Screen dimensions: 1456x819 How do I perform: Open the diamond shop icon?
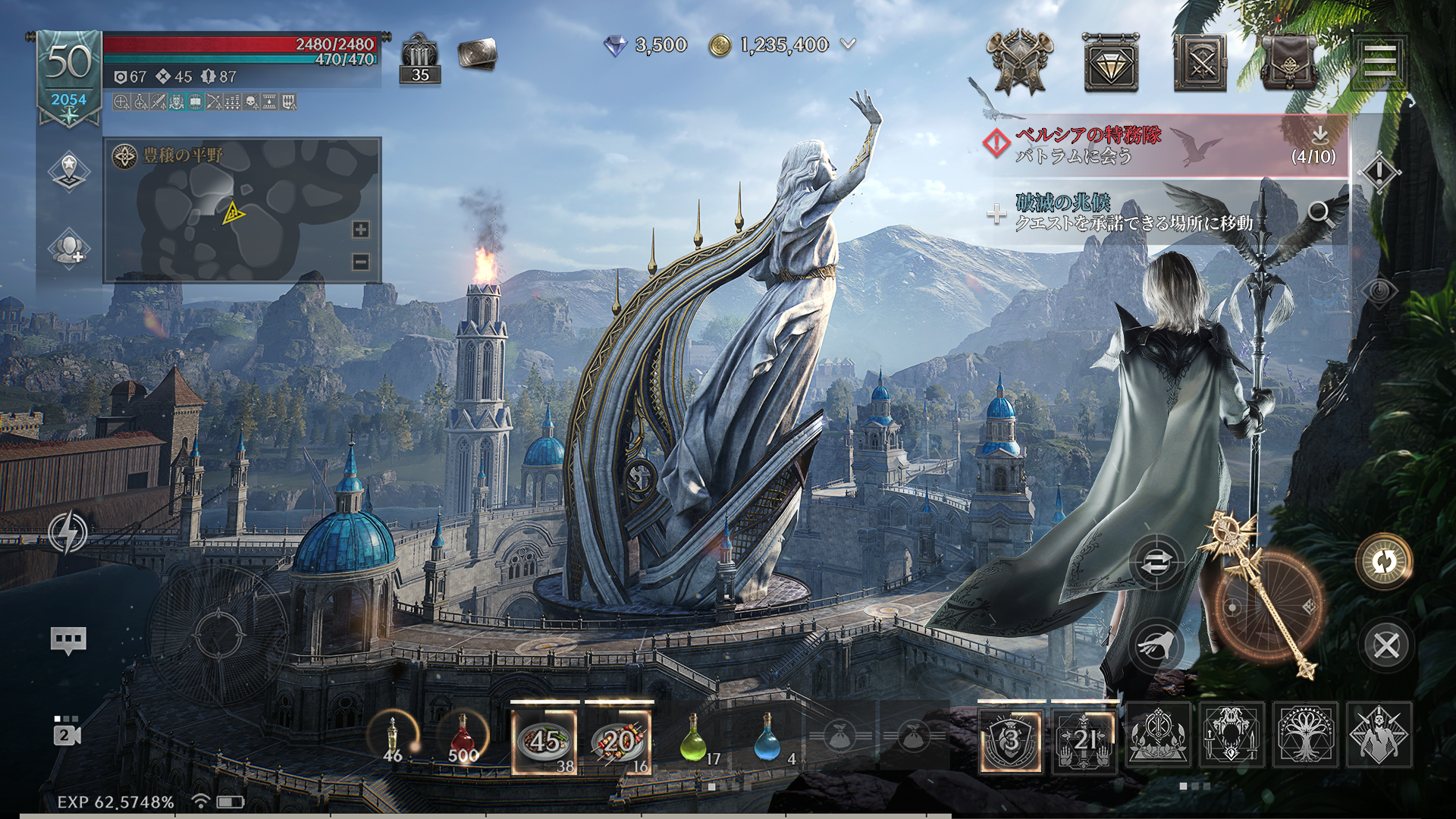(x=1111, y=62)
